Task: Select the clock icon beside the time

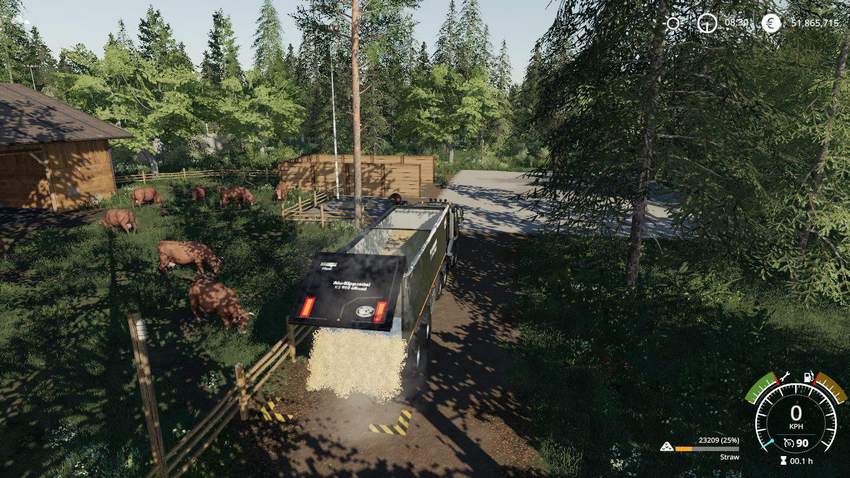Action: tap(707, 22)
